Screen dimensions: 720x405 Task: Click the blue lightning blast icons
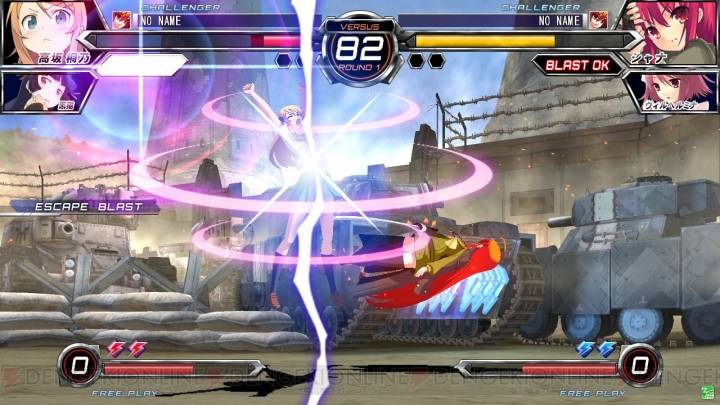point(596,349)
